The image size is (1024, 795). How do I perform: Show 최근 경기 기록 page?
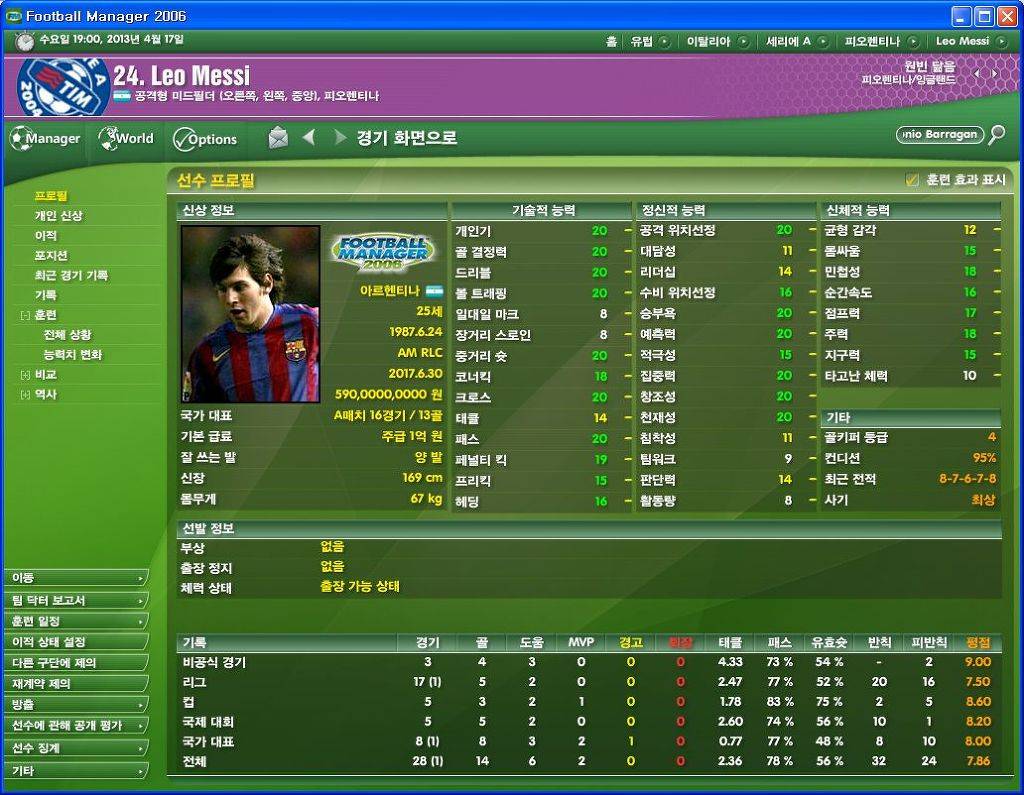pyautogui.click(x=71, y=276)
